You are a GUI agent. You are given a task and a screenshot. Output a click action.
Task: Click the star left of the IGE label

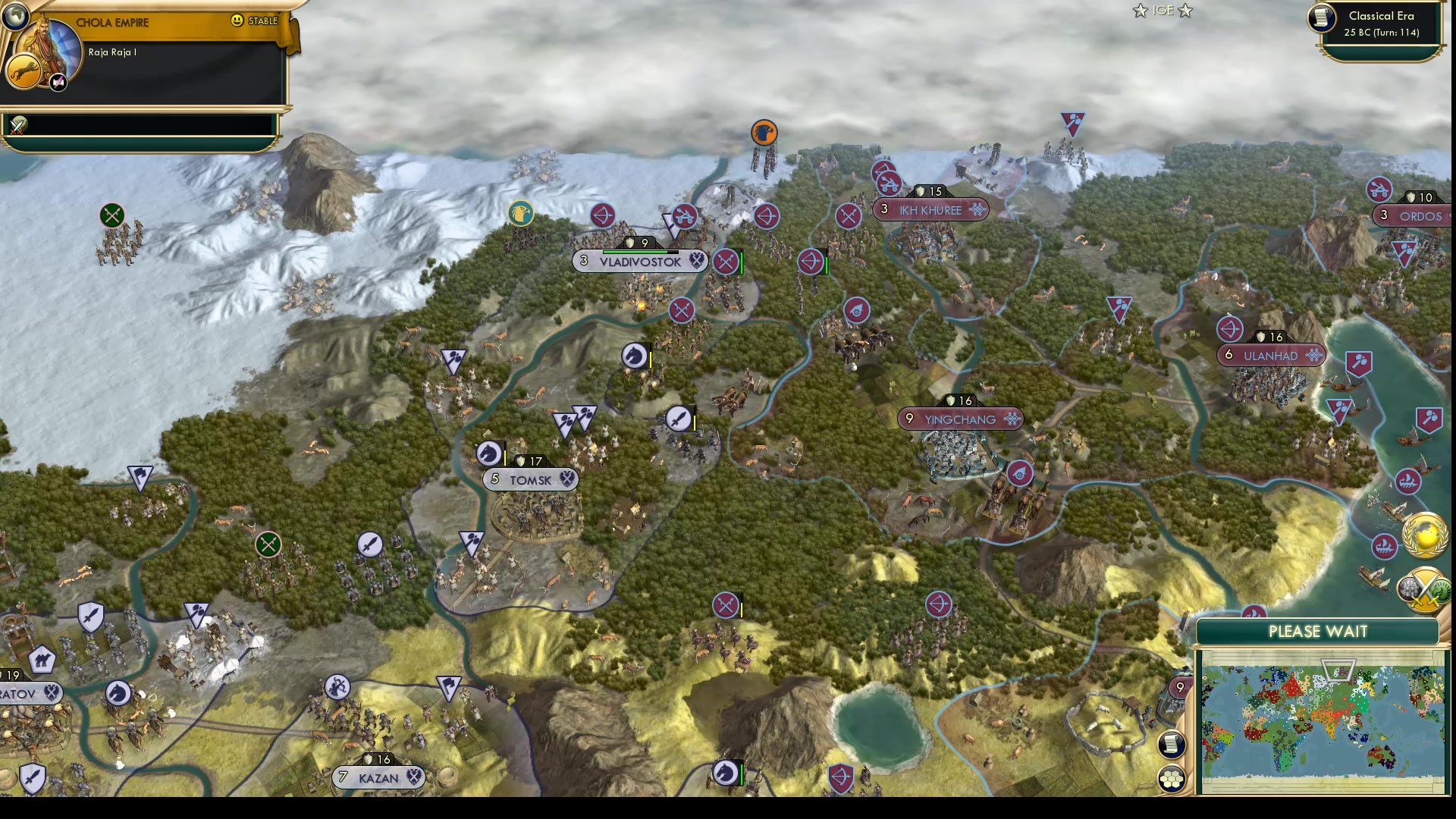click(1140, 11)
